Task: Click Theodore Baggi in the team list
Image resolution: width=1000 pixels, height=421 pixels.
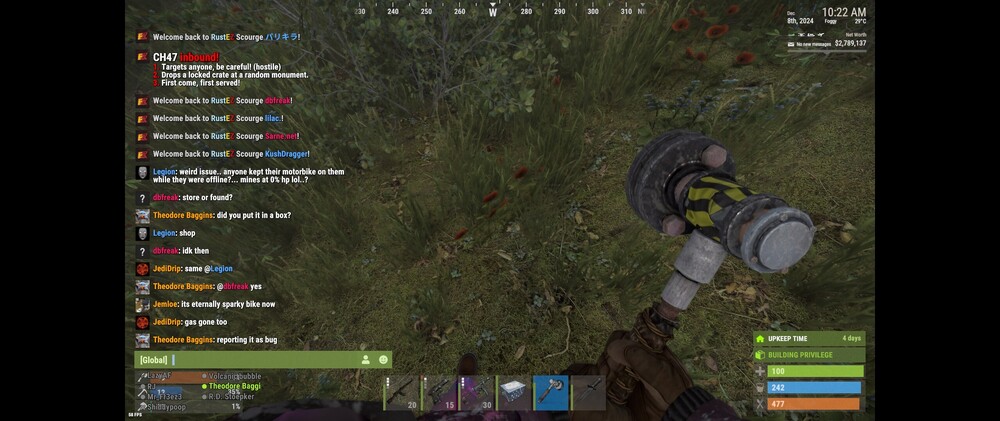Action: (x=232, y=386)
